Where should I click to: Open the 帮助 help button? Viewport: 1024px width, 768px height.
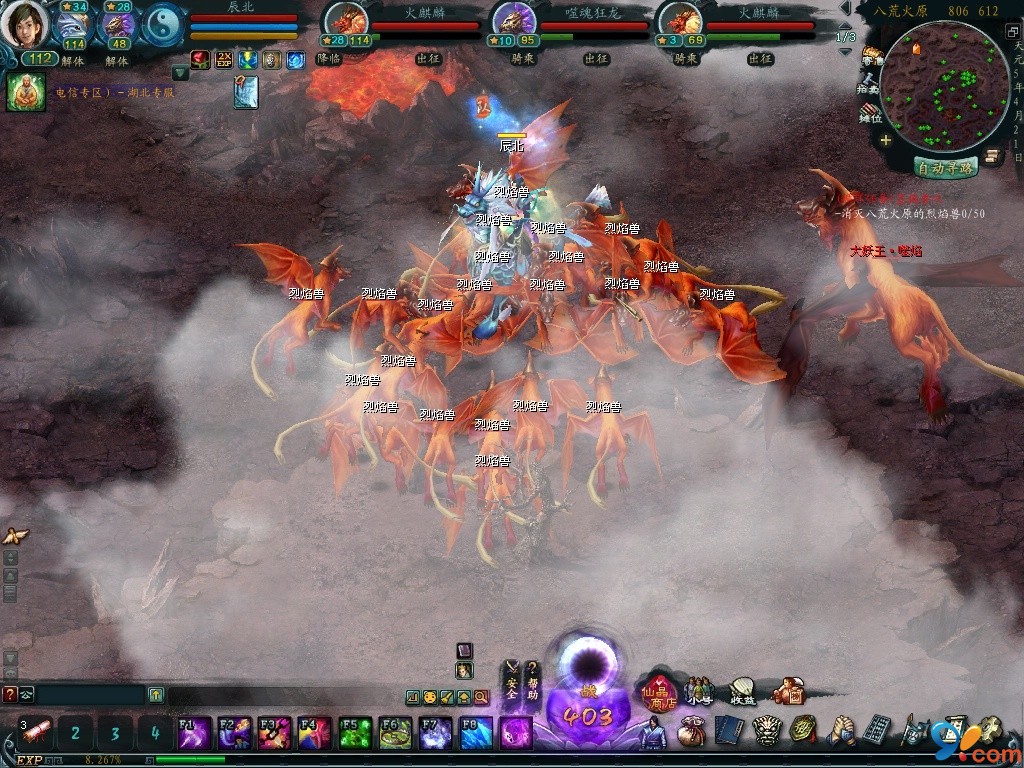[533, 681]
